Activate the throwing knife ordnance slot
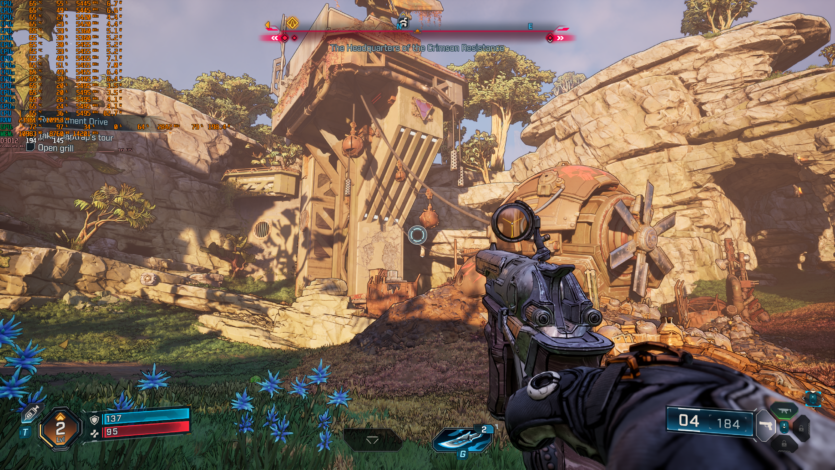This screenshot has width=835, height=470. coord(449,438)
